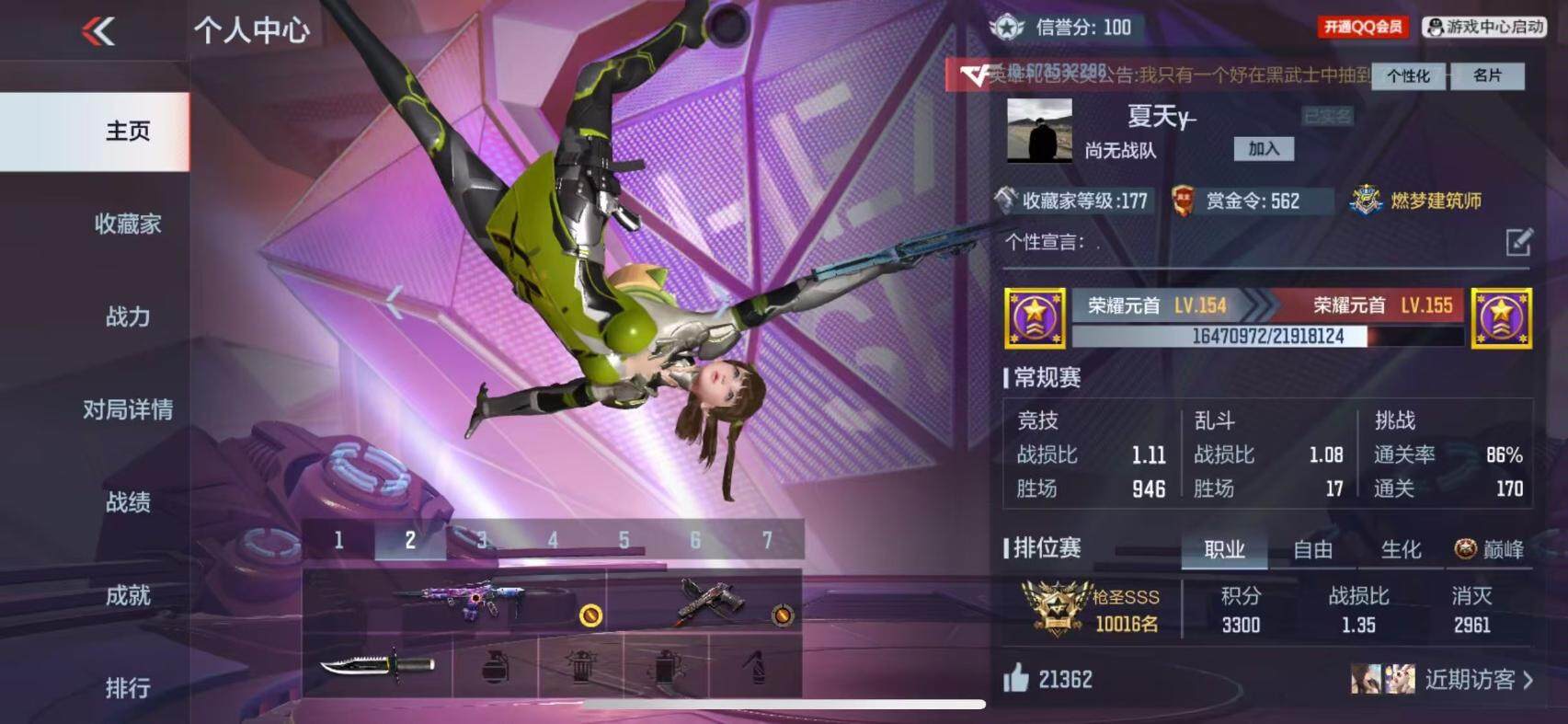Click the 个性化 personalization button

click(1408, 75)
